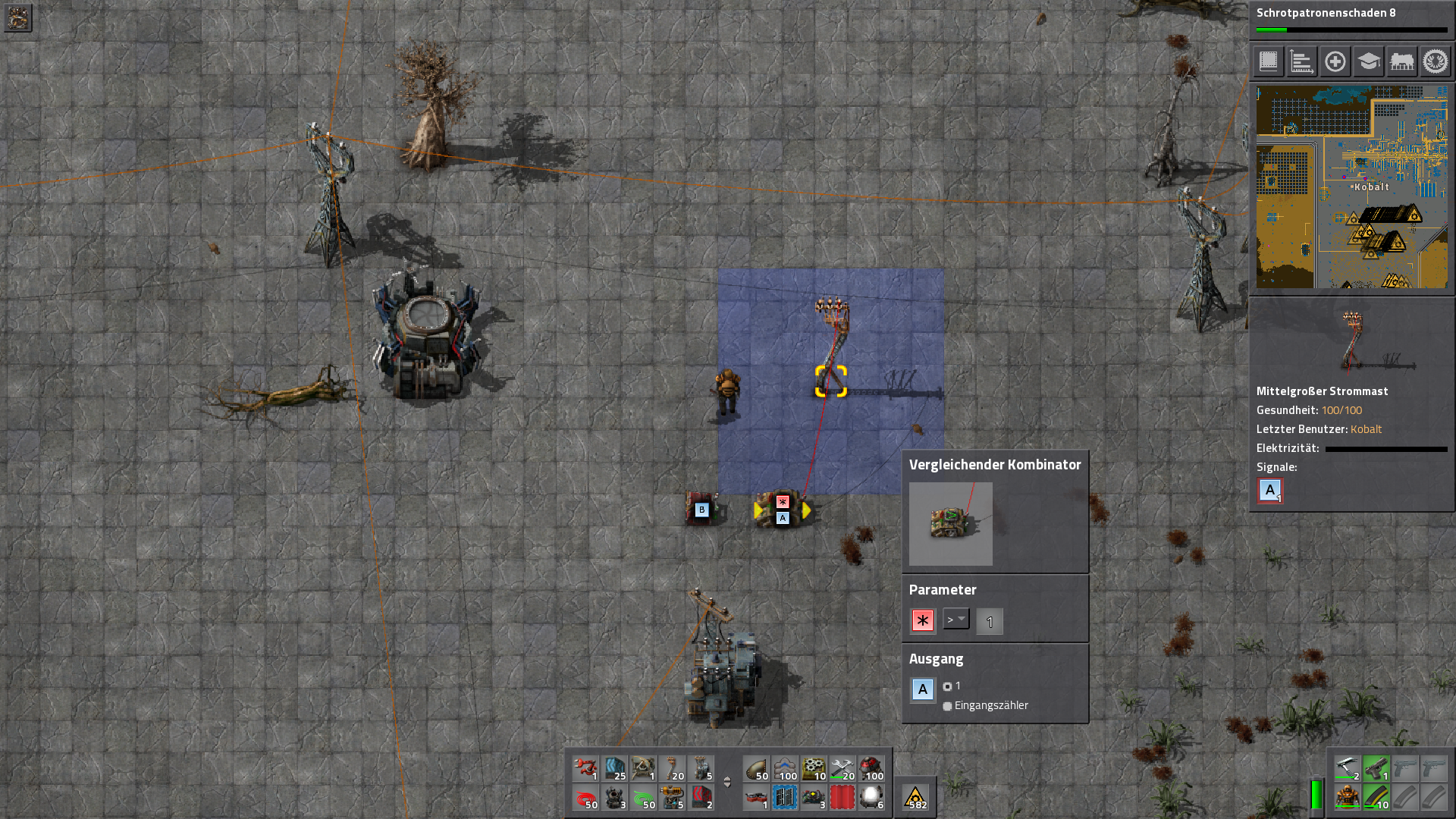Image resolution: width=1456 pixels, height=819 pixels.
Task: Click the circled plus icon button
Action: pos(1335,61)
